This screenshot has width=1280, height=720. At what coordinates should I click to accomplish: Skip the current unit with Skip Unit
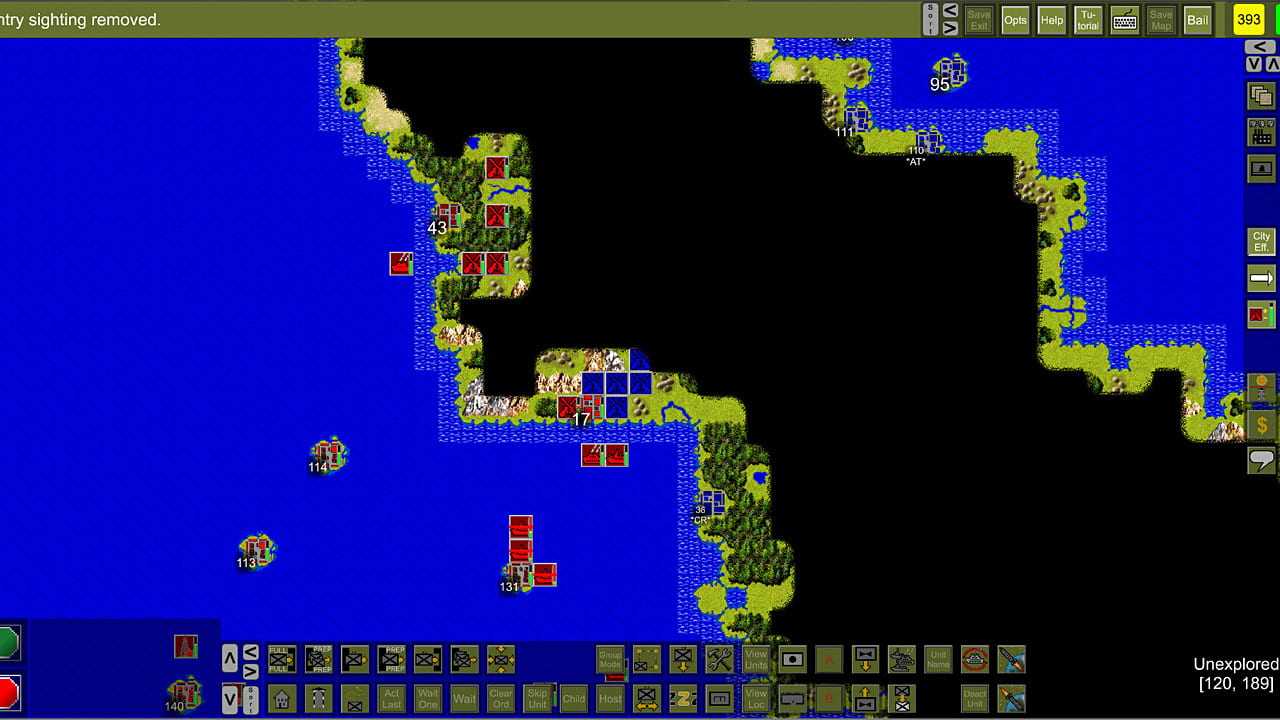tap(537, 698)
